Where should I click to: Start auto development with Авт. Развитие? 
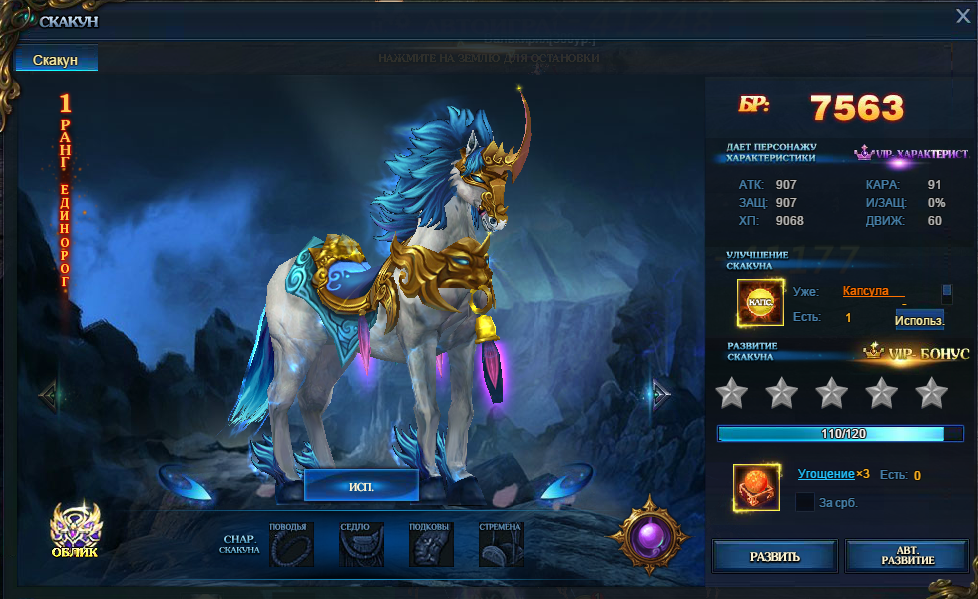tap(907, 556)
